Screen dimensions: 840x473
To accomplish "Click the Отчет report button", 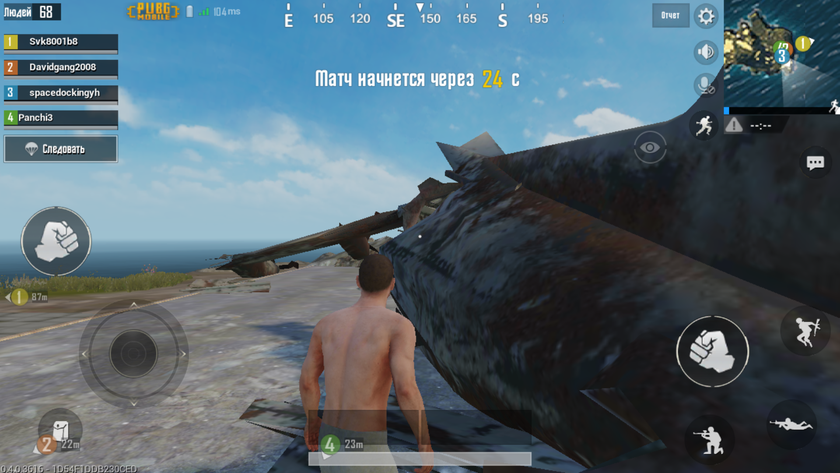I will pyautogui.click(x=670, y=16).
